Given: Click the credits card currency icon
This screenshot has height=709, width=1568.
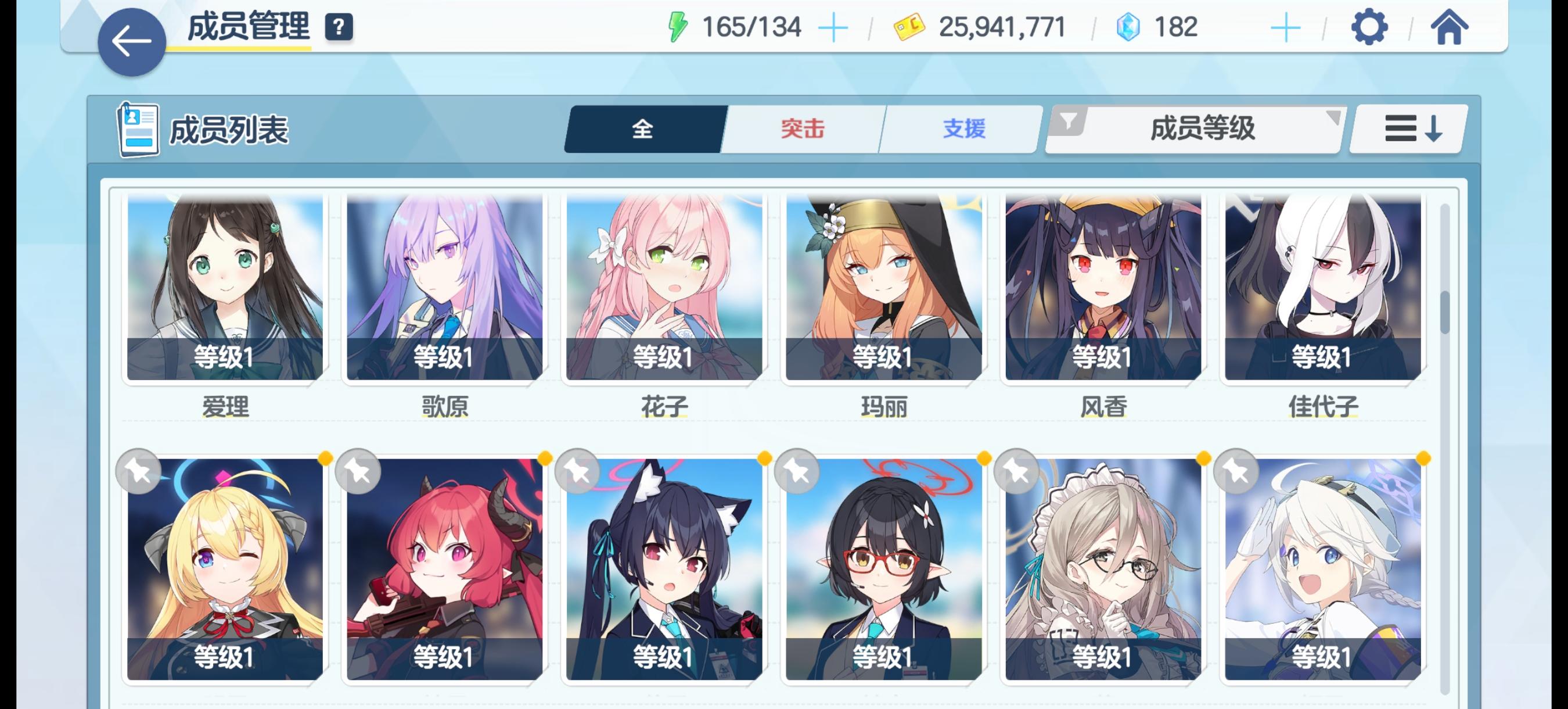Looking at the screenshot, I should (909, 26).
